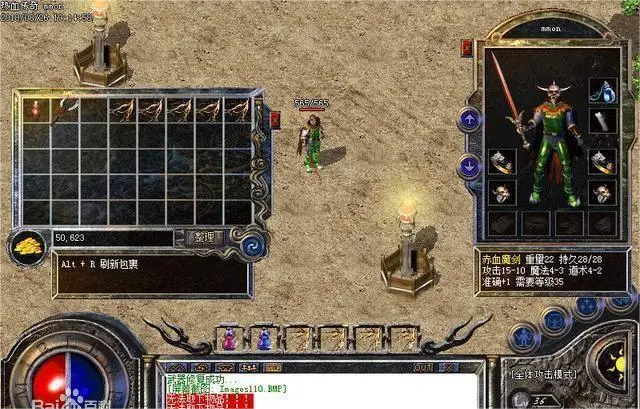Close the inventory bag window
Image resolution: width=640 pixels, height=409 pixels.
pyautogui.click(x=276, y=120)
